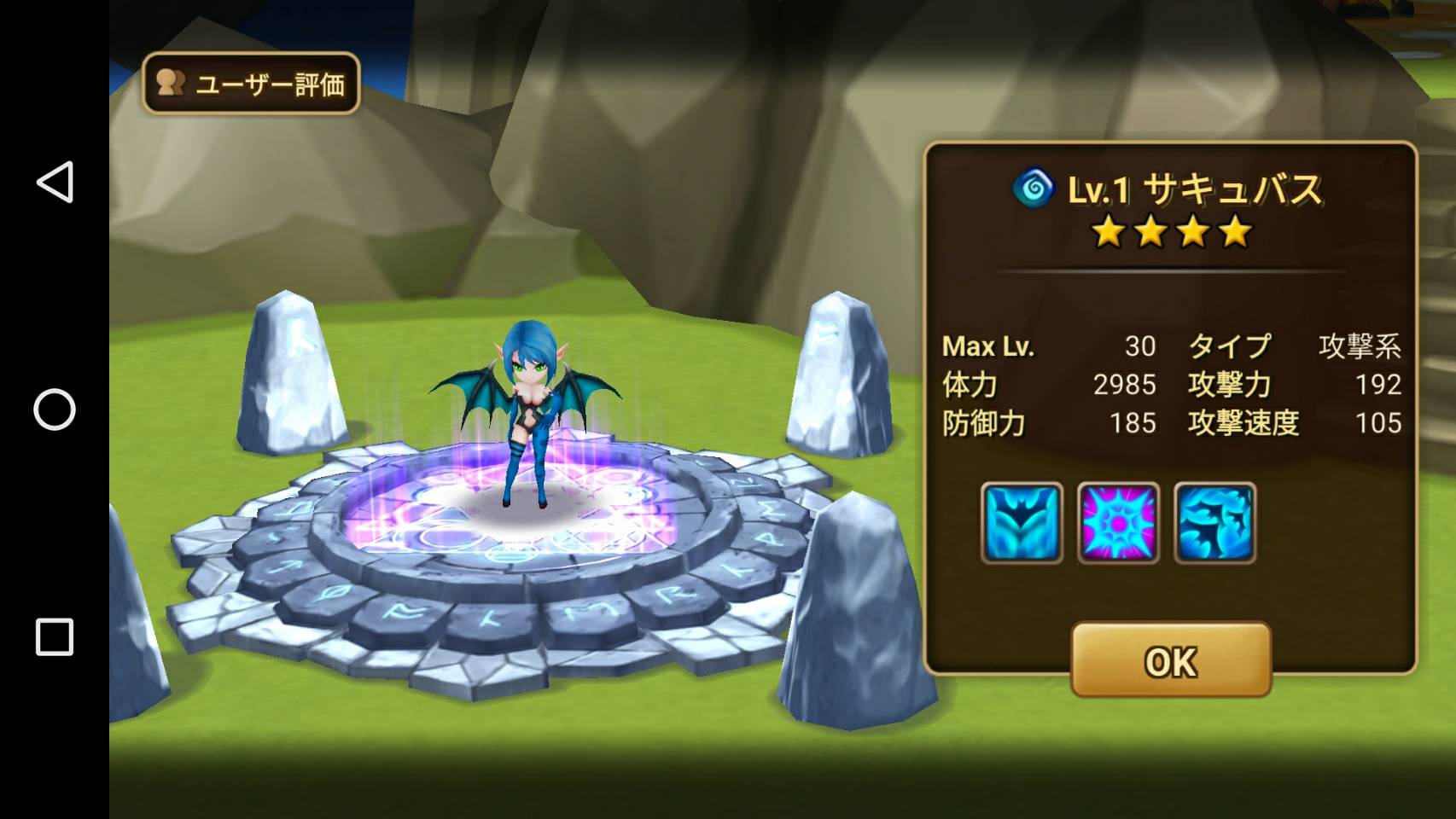1456x819 pixels.
Task: Open Android recent apps square button
Action: pos(55,636)
